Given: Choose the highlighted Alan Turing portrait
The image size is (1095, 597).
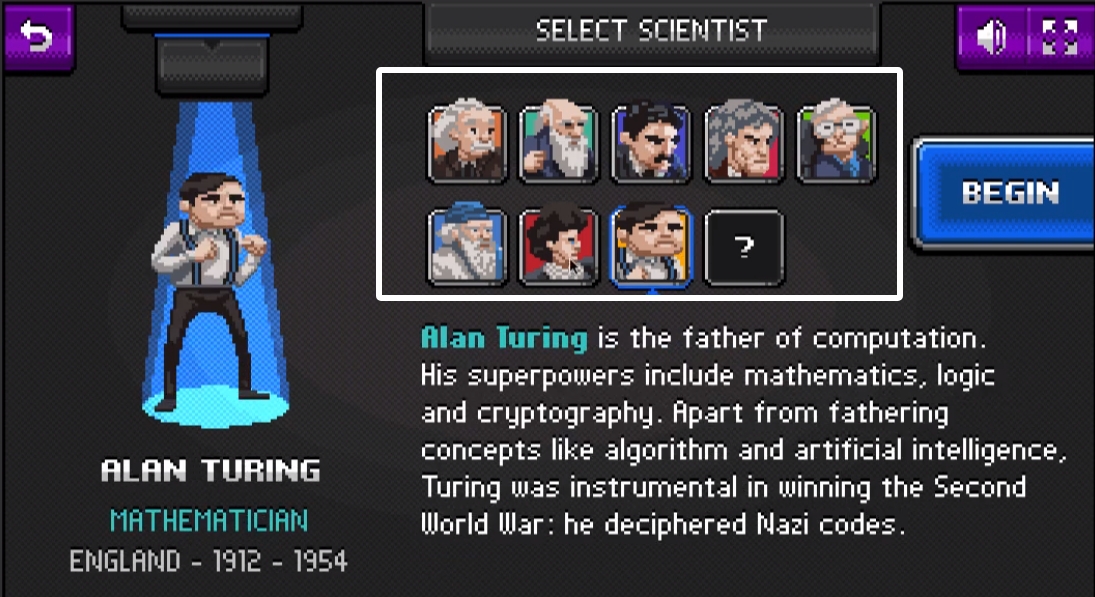Looking at the screenshot, I should pos(651,247).
